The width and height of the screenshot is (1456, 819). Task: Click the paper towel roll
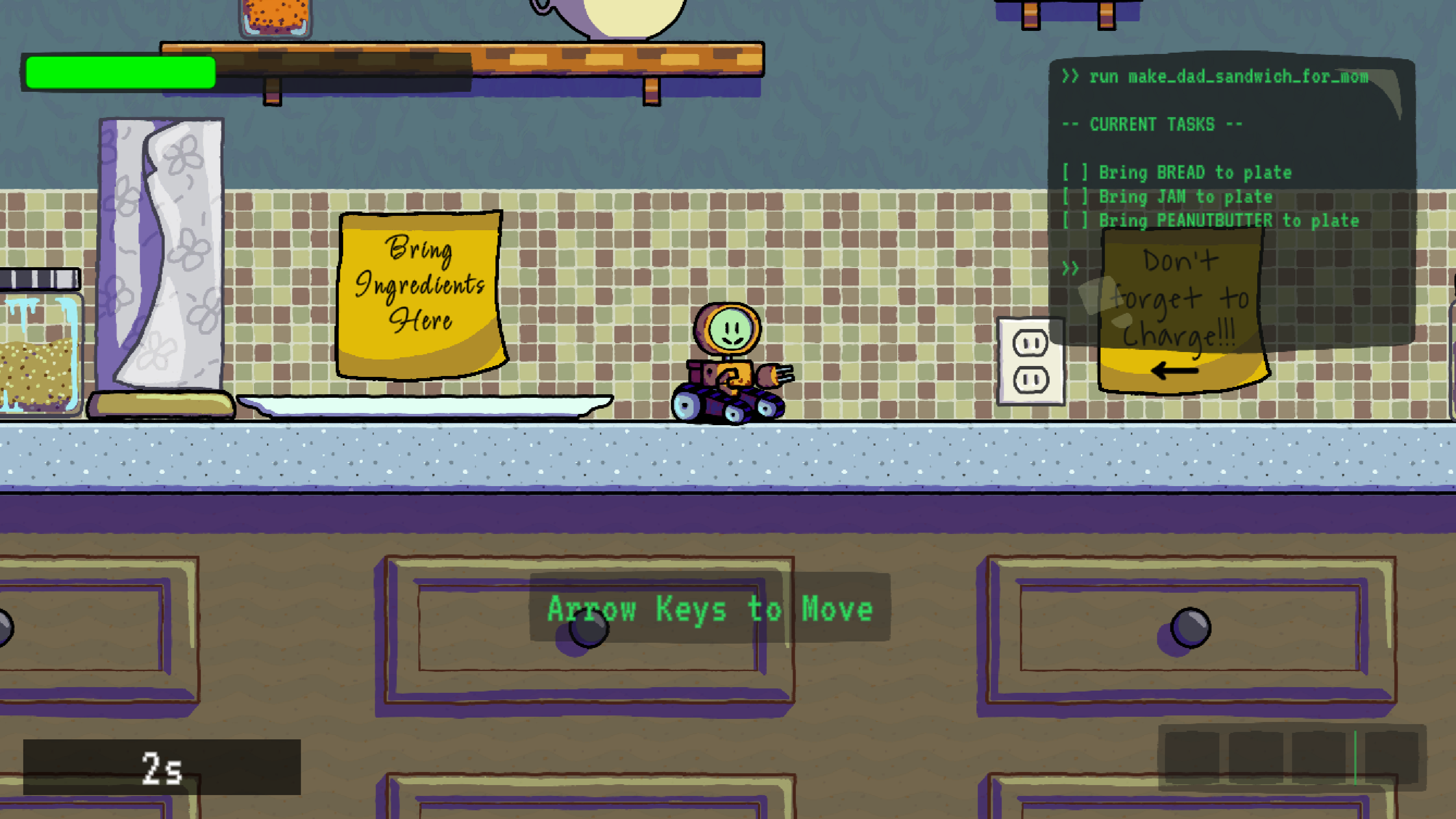click(x=161, y=254)
